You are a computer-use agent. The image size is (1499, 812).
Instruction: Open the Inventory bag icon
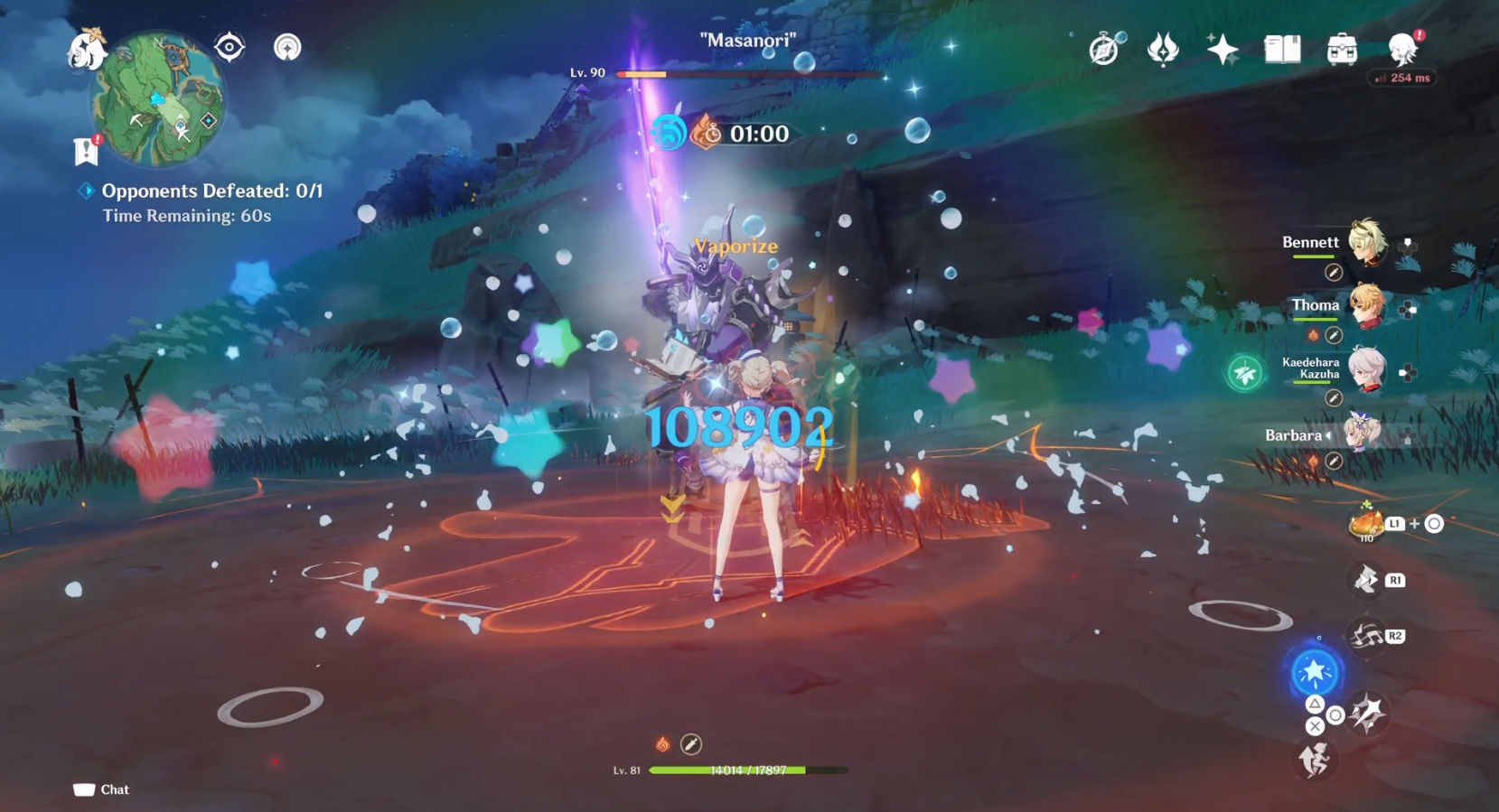(x=1341, y=50)
